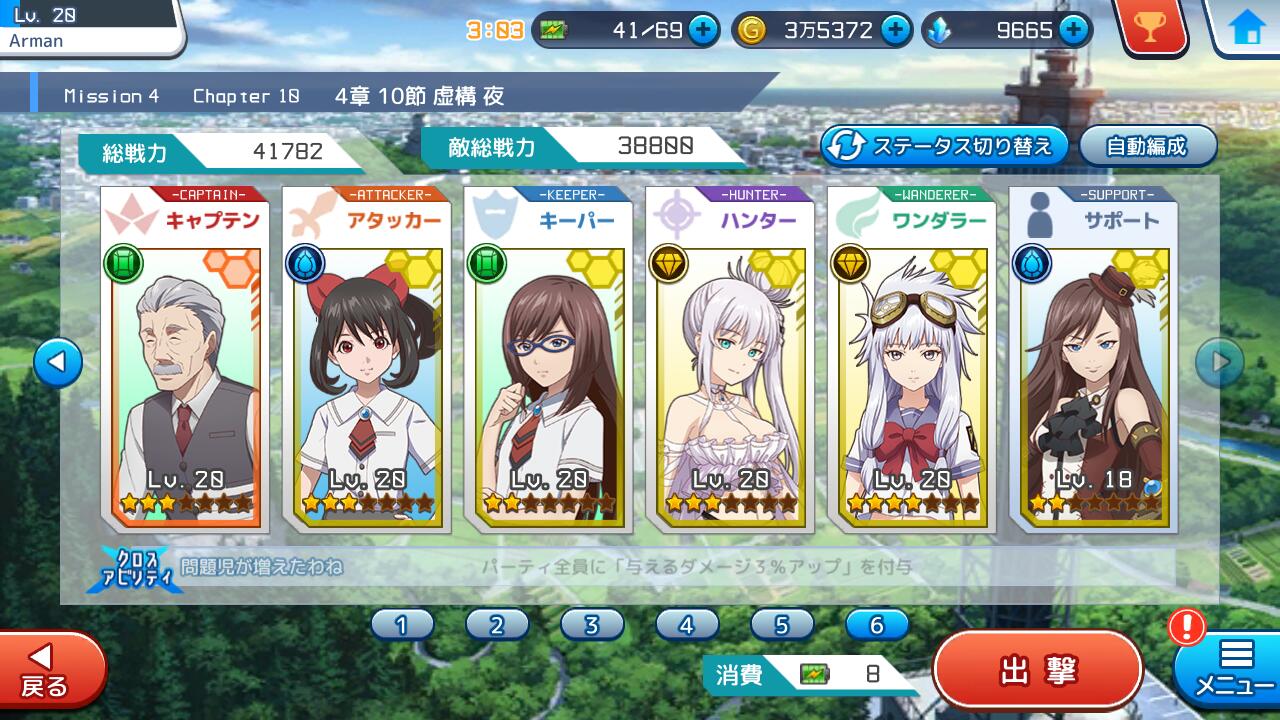Launch the mission with the 出撃 button

pyautogui.click(x=1037, y=670)
